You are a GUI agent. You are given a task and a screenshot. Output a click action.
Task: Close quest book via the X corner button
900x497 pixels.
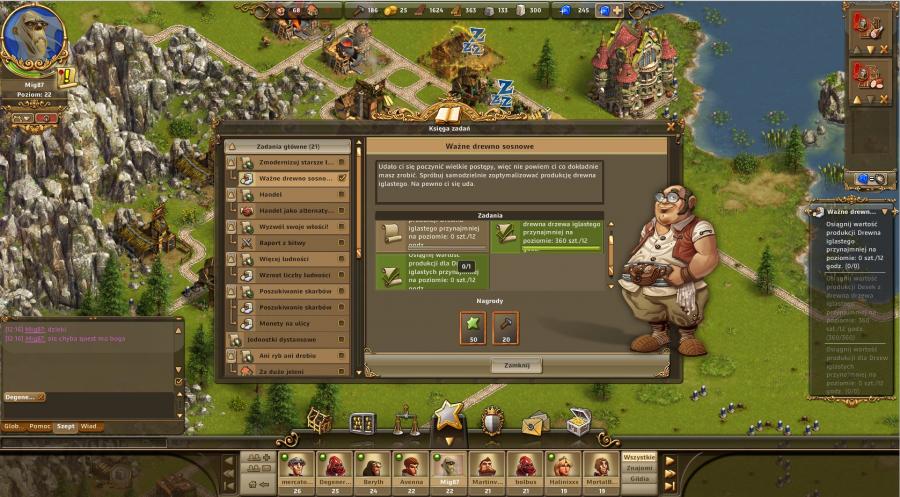[671, 127]
